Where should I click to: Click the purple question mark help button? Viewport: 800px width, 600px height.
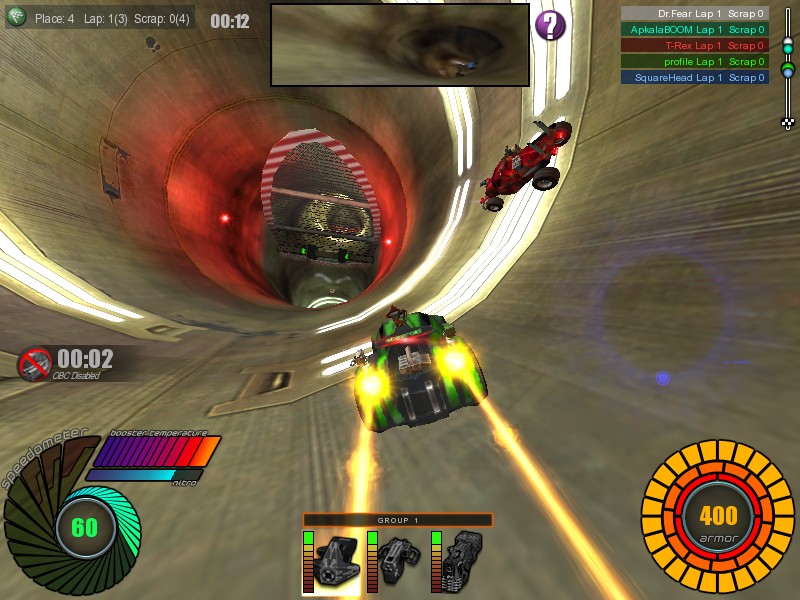tap(550, 26)
